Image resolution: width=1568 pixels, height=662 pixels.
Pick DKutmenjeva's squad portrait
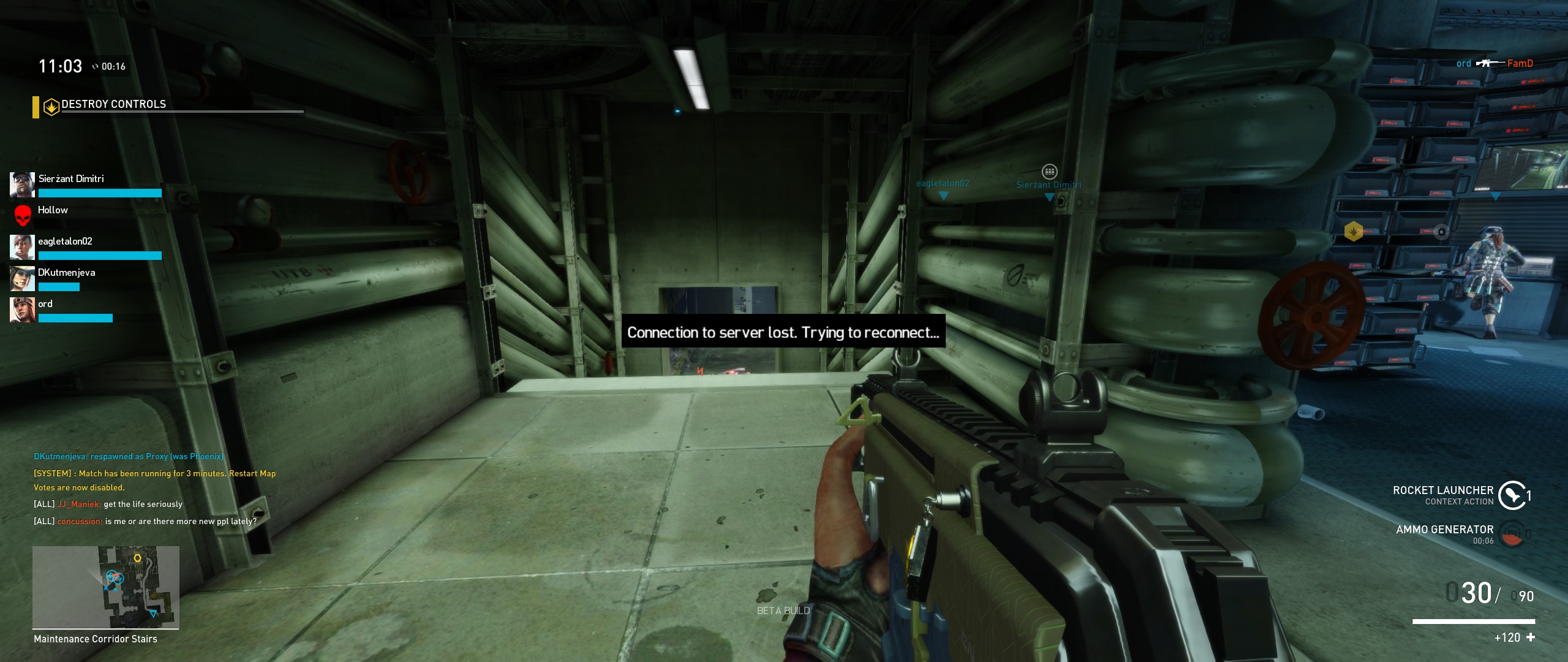pos(22,278)
